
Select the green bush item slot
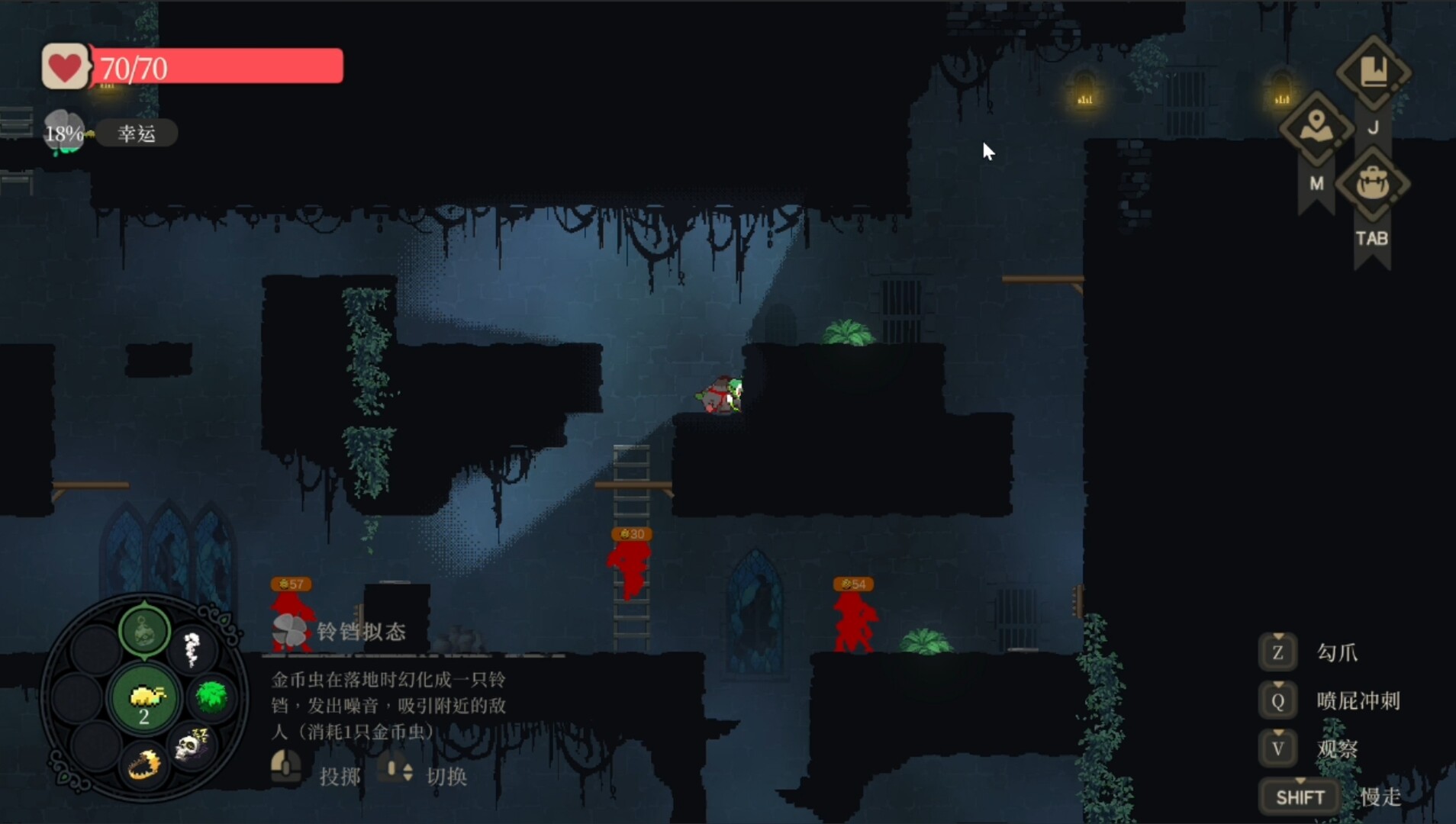pyautogui.click(x=211, y=696)
